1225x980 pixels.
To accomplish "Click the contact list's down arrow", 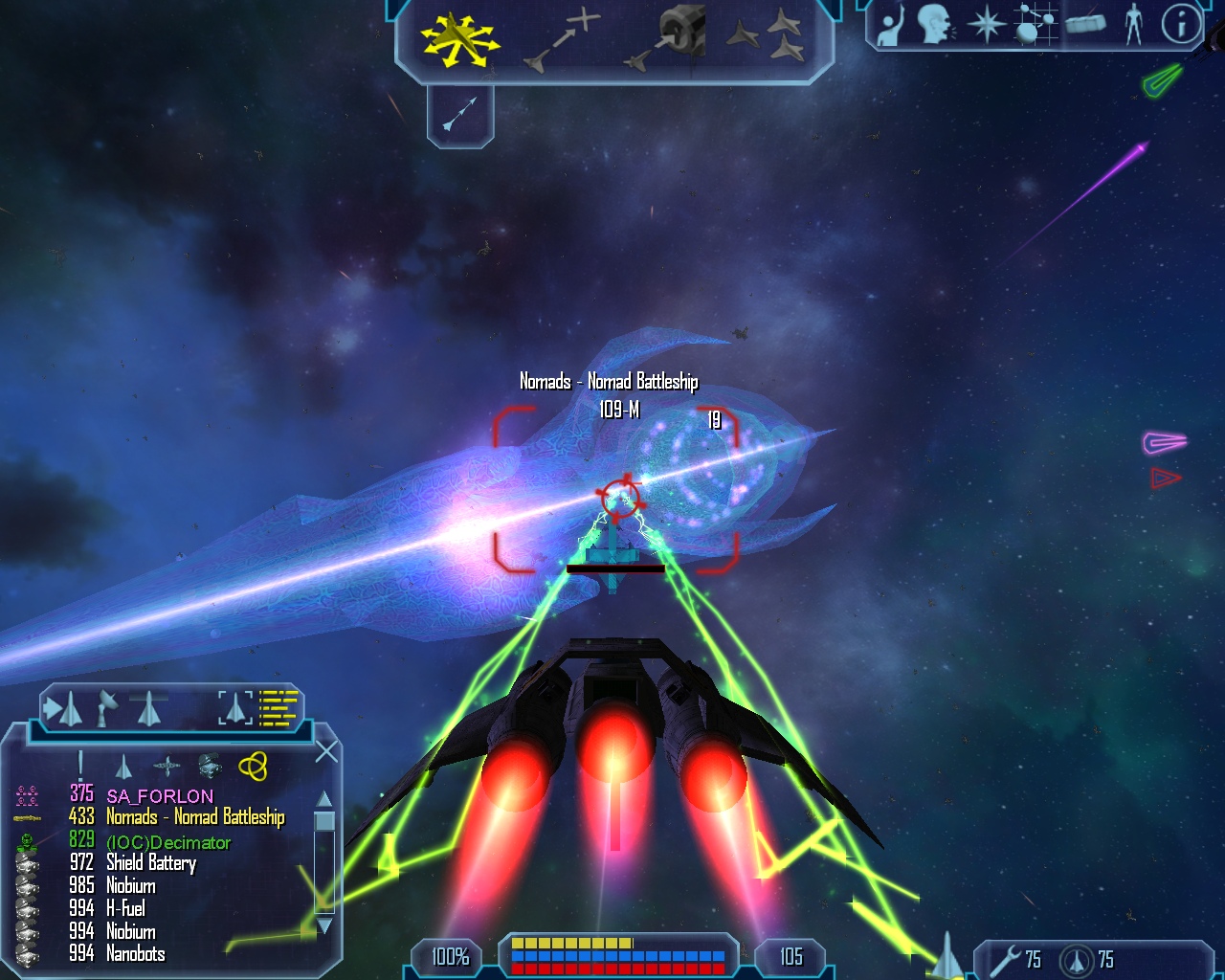I will tap(324, 925).
